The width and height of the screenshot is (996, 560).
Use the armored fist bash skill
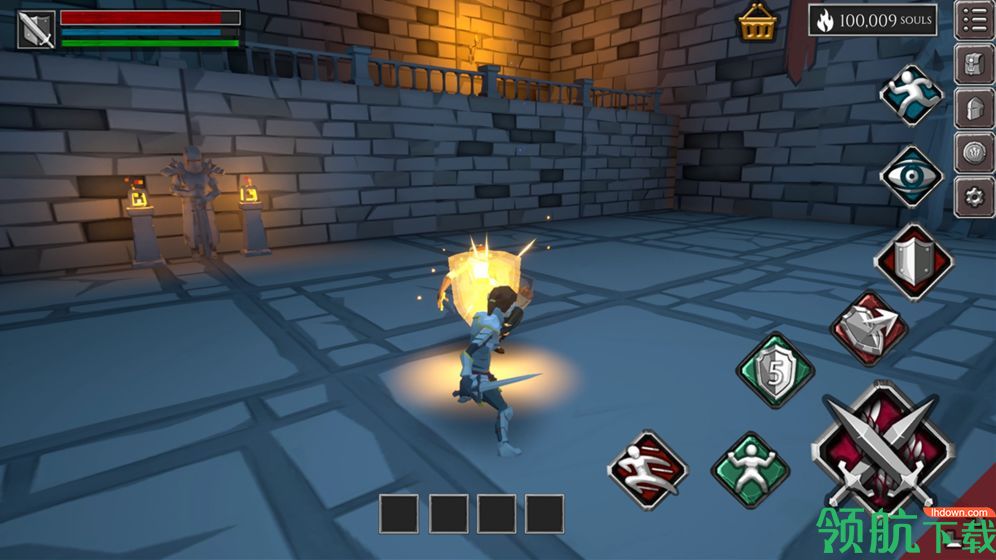tap(867, 329)
